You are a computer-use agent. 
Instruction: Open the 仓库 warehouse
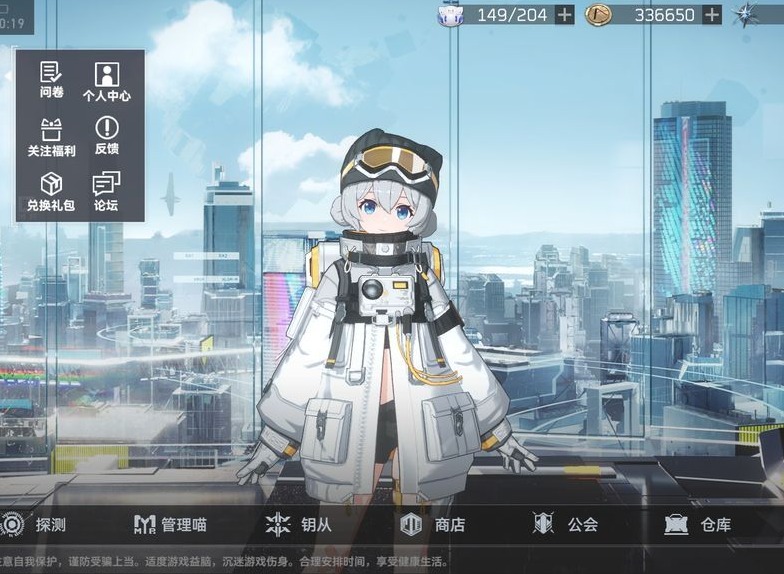pyautogui.click(x=698, y=524)
